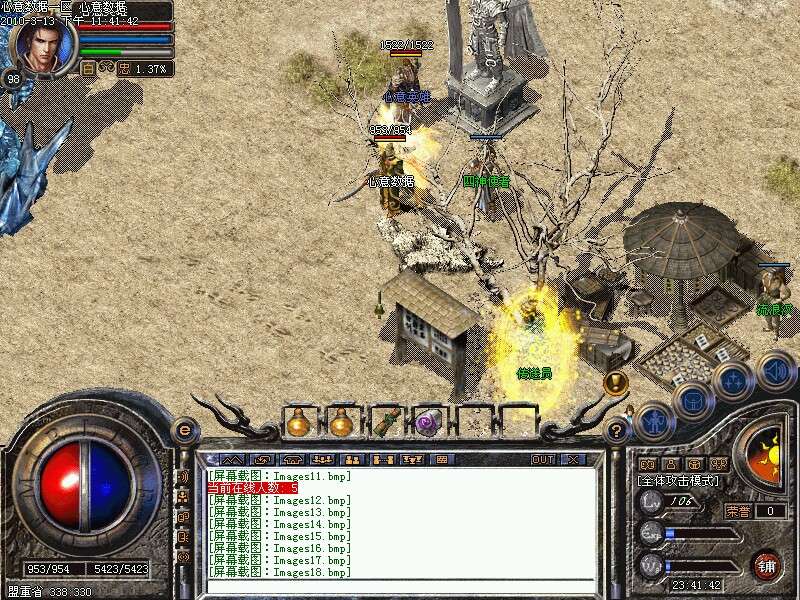800x600 pixels.
Task: Open the skills sparkle round button
Action: [732, 382]
